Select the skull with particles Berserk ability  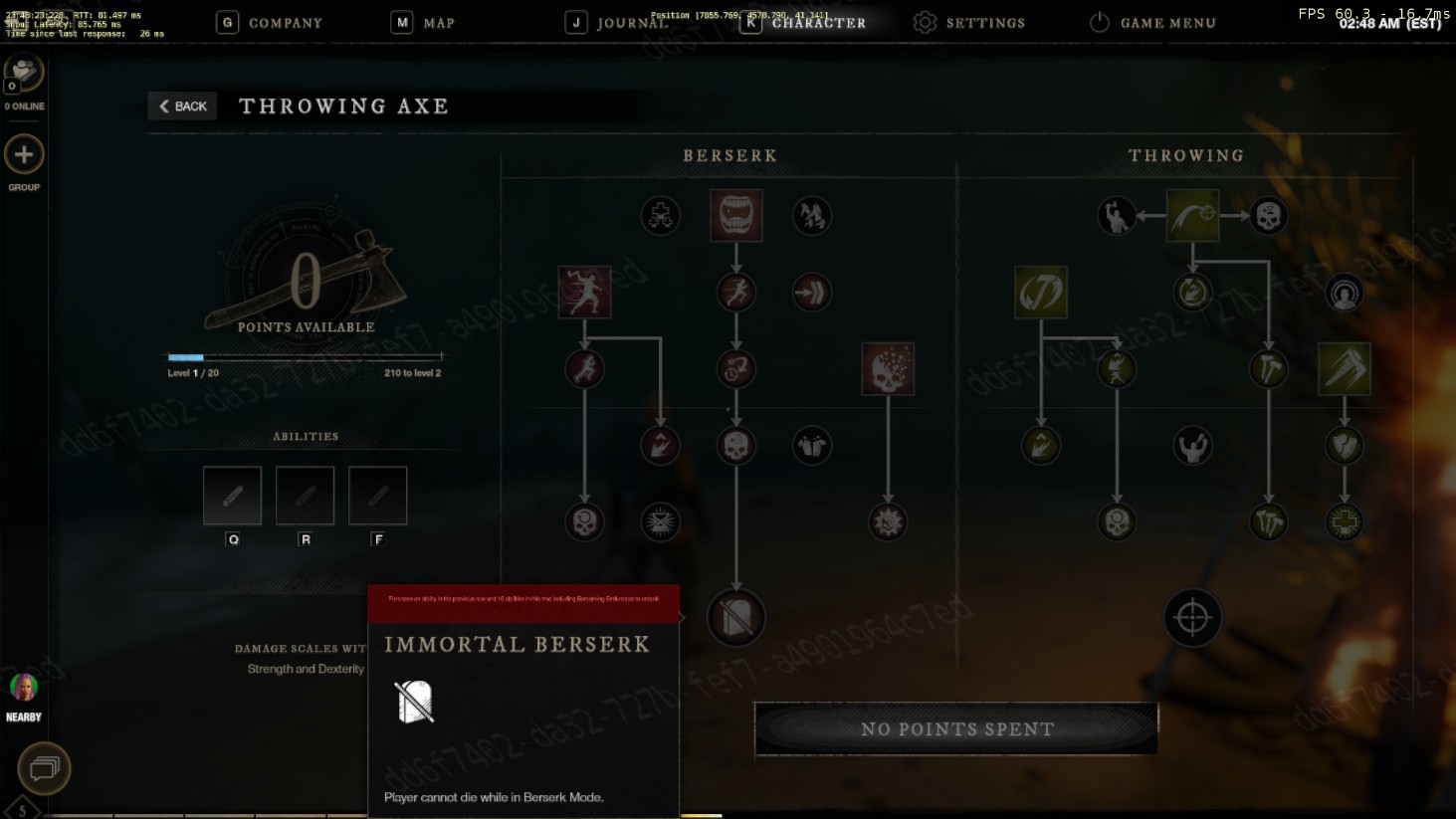[888, 368]
